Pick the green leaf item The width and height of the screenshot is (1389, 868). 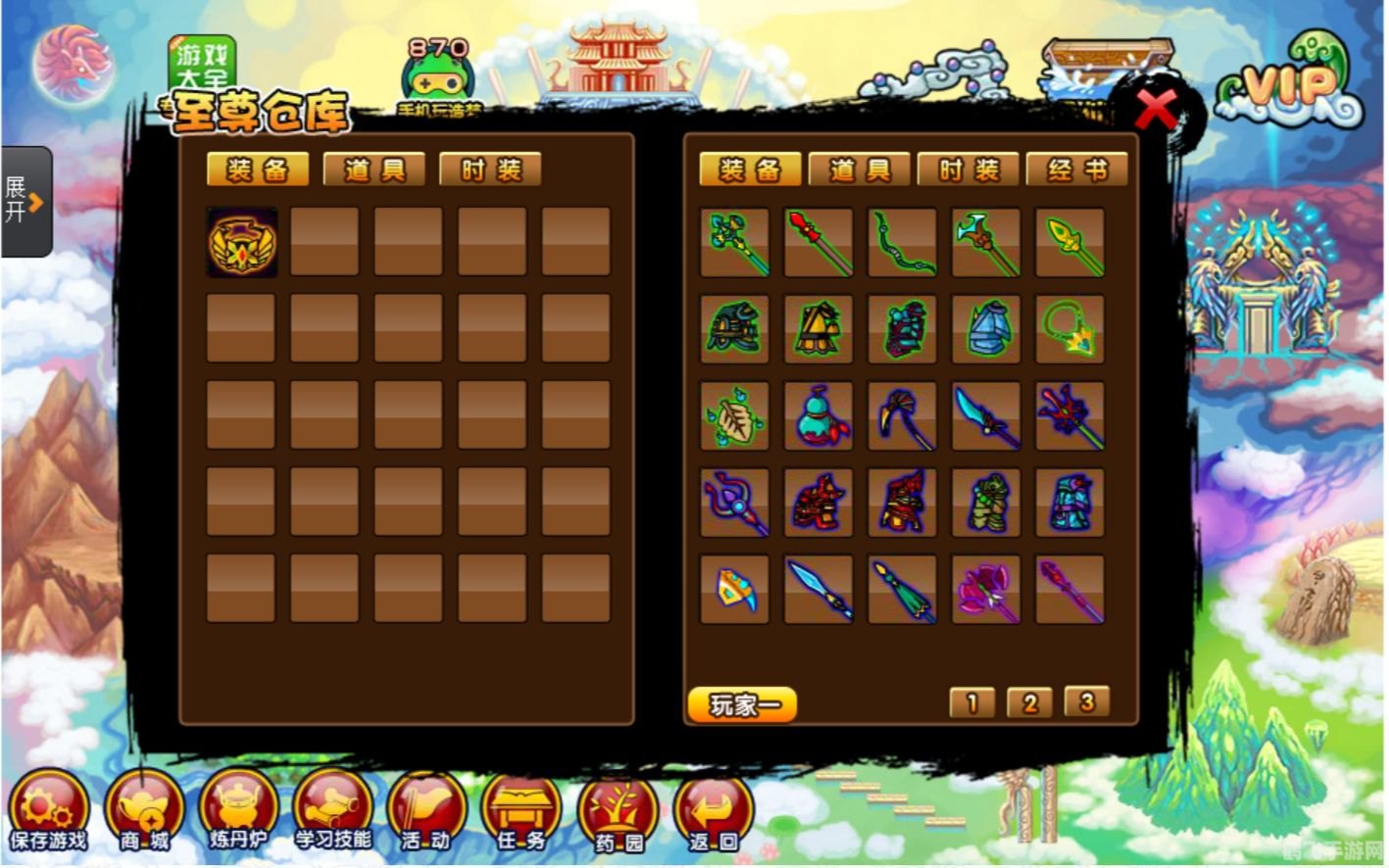click(x=734, y=415)
